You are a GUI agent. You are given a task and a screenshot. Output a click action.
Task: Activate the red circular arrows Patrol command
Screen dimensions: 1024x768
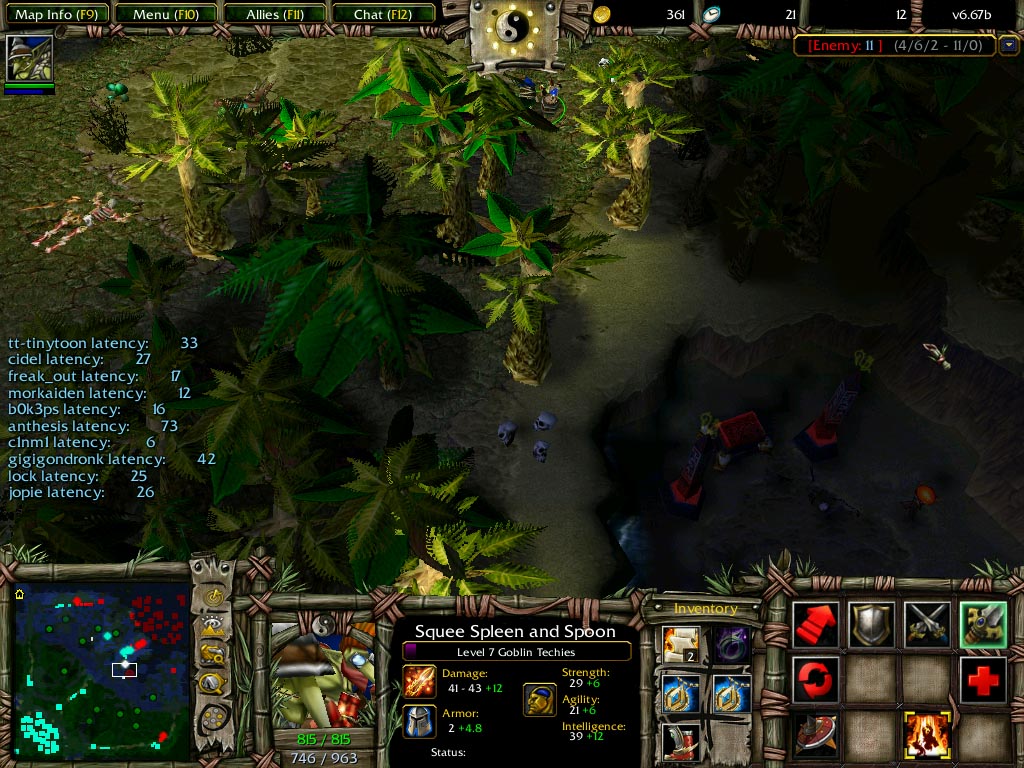click(816, 680)
